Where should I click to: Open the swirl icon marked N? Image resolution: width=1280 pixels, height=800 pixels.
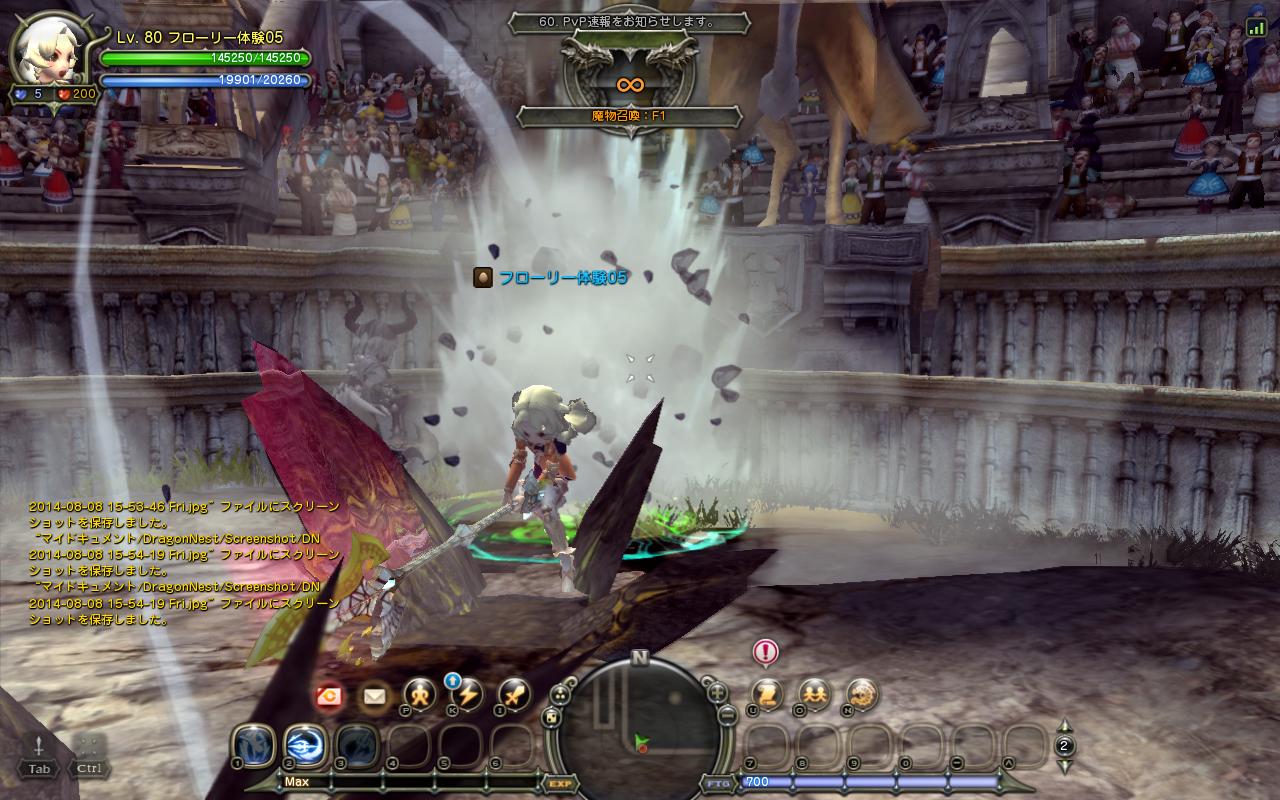pyautogui.click(x=861, y=694)
